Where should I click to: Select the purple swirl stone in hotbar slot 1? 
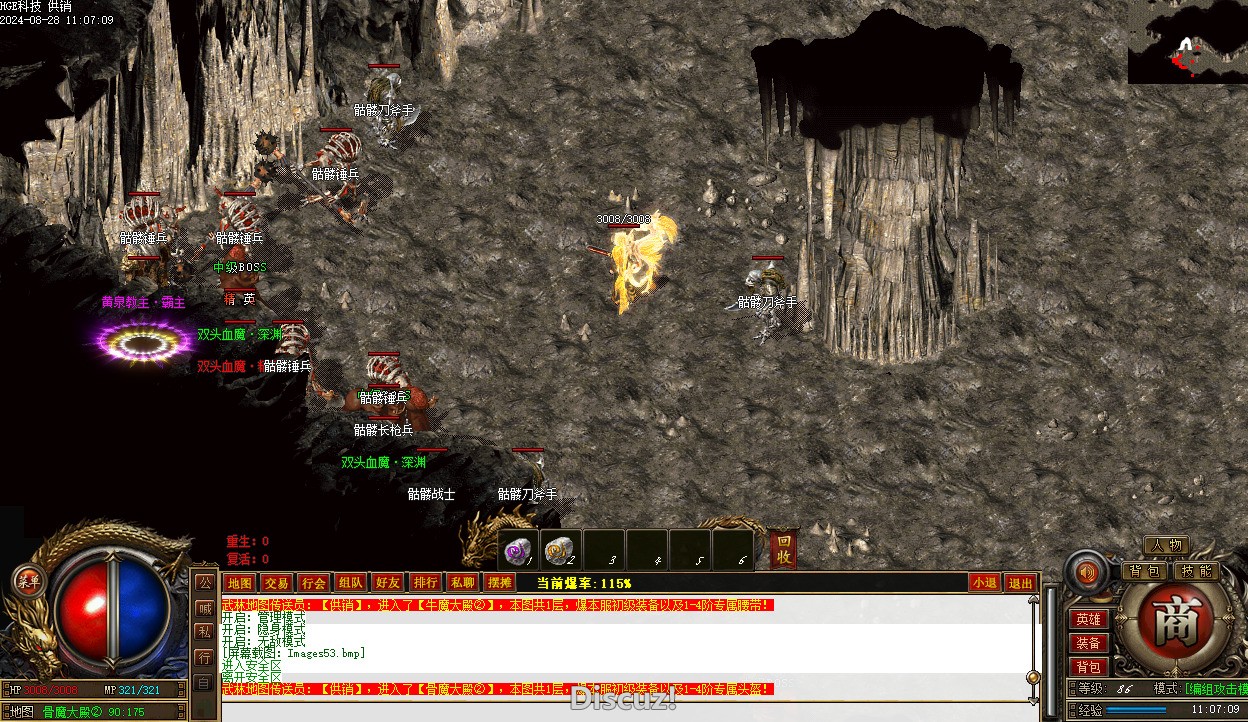pyautogui.click(x=518, y=551)
